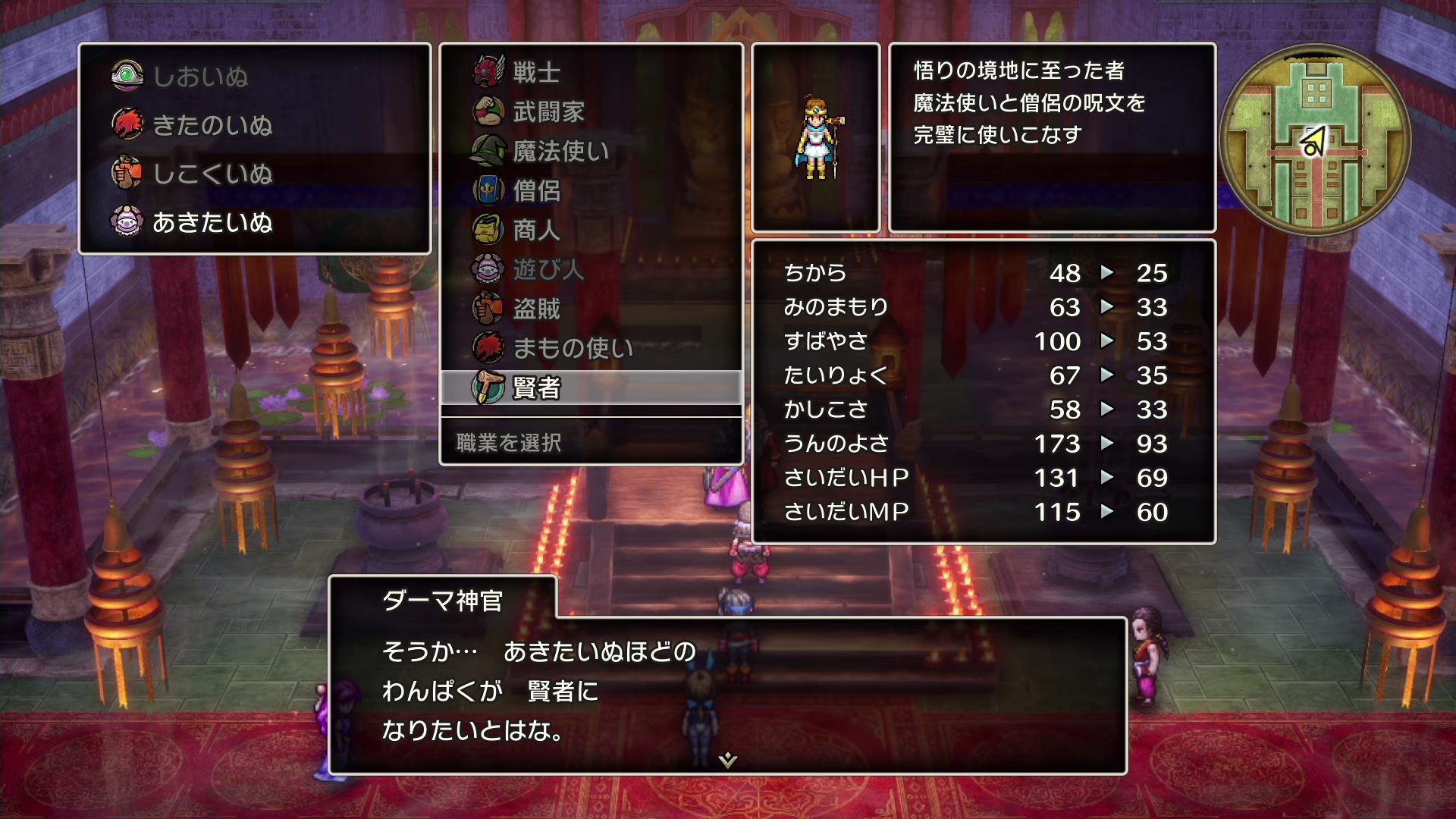
Task: Choose the 盗賊 vocation
Action: point(536,309)
